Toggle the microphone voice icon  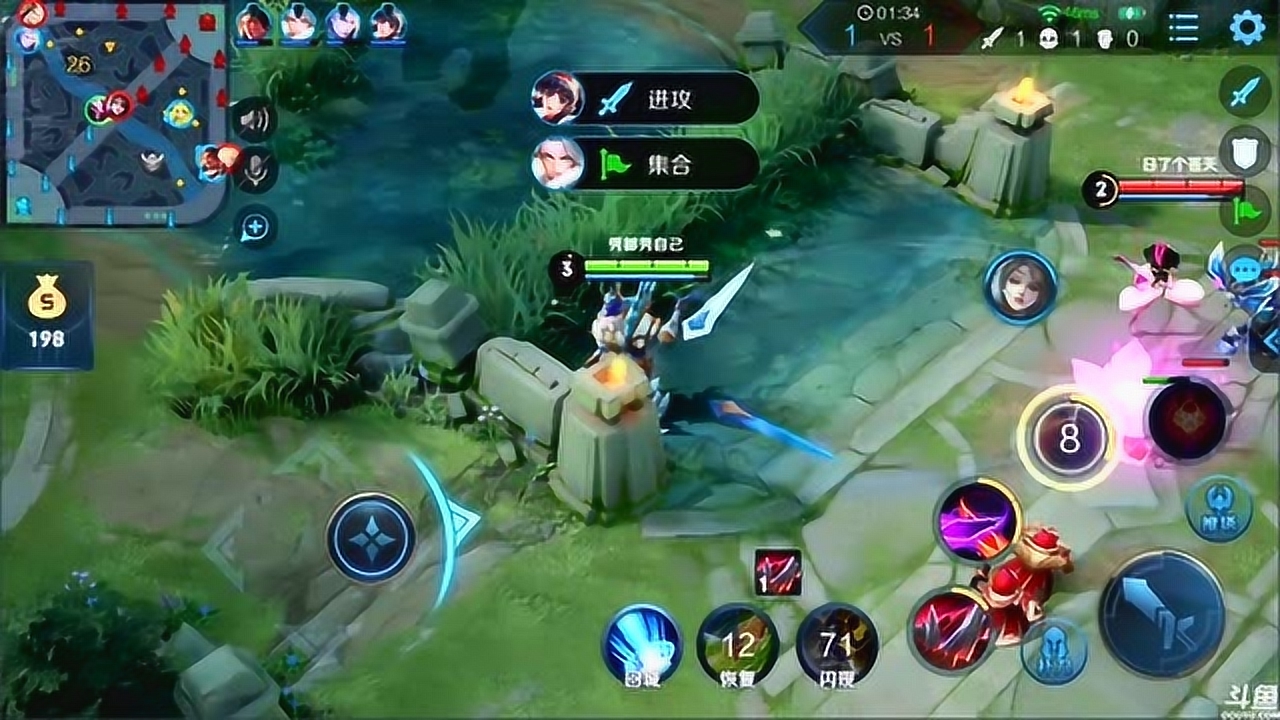[255, 172]
